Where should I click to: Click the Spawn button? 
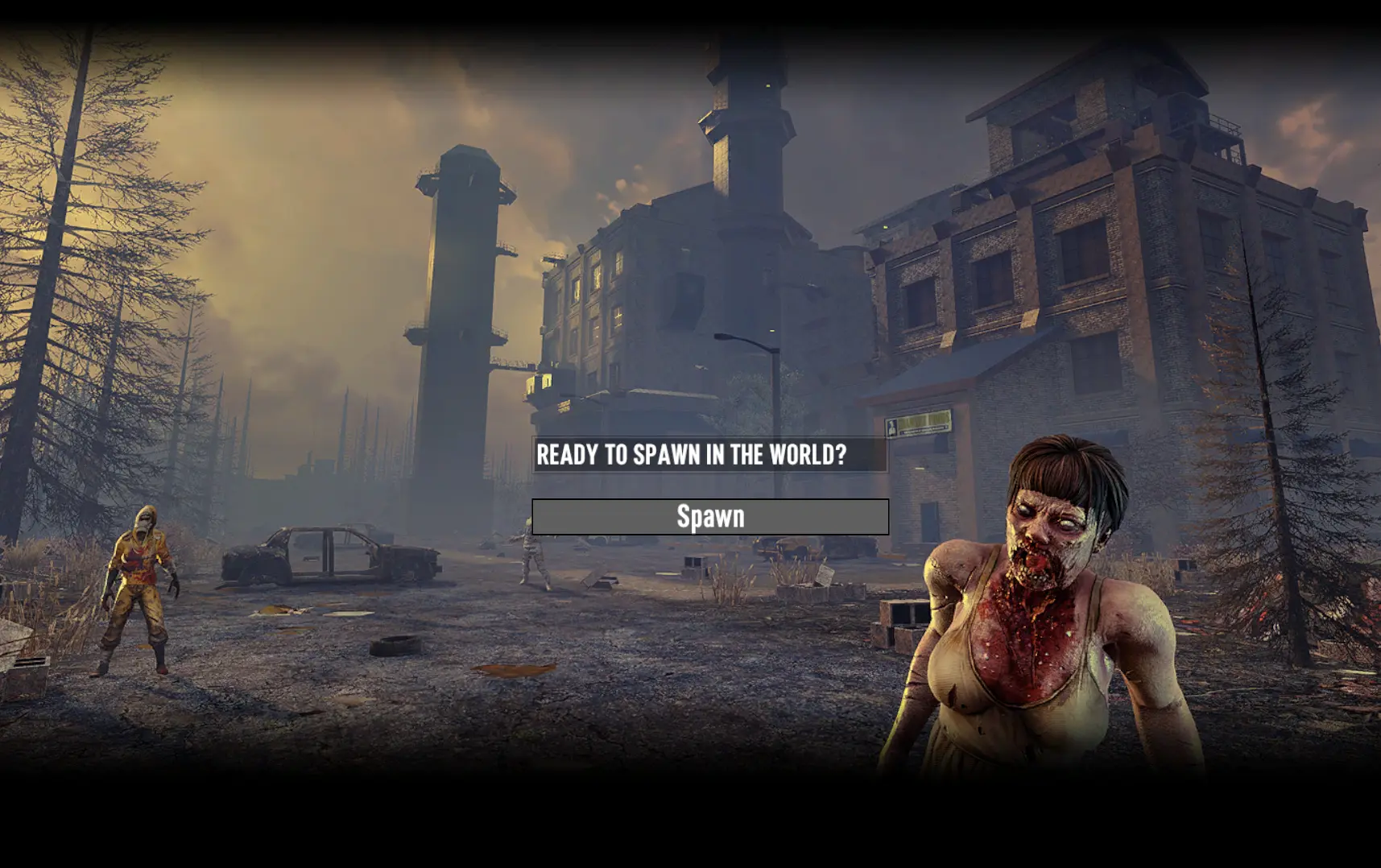pyautogui.click(x=710, y=517)
